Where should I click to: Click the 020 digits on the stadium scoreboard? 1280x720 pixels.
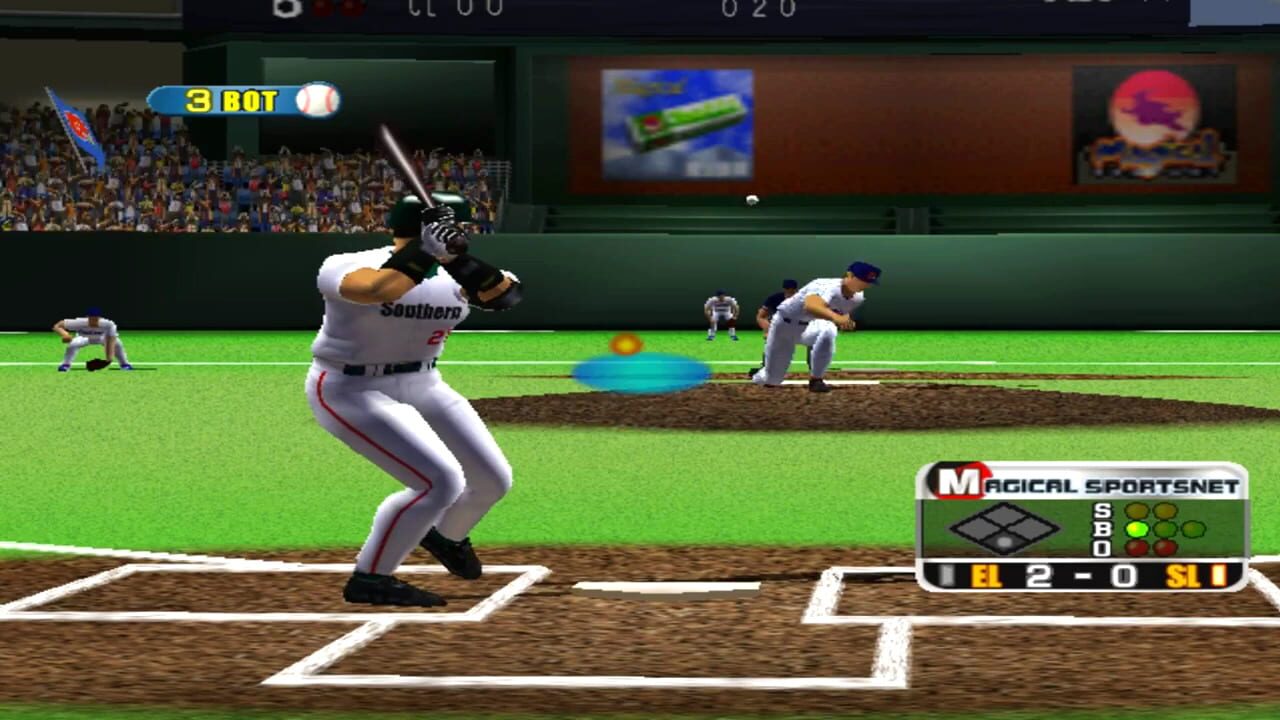tap(757, 8)
